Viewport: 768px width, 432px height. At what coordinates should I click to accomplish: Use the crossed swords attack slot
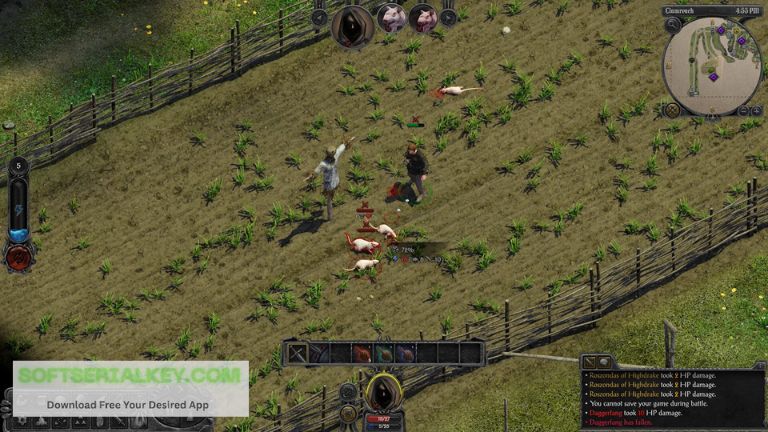(299, 353)
